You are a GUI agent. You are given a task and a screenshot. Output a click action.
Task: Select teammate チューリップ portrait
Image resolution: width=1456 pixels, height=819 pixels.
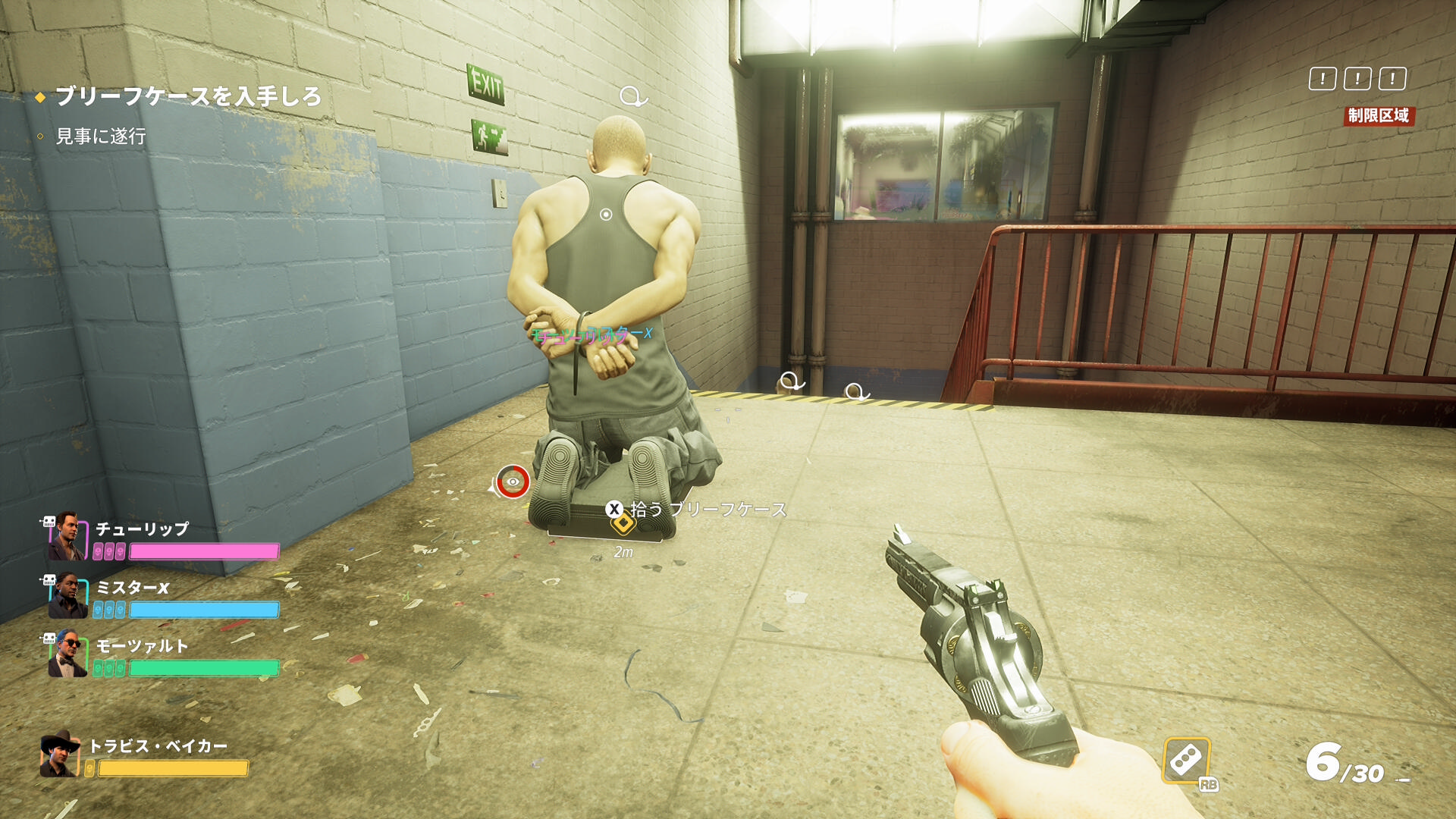tap(66, 535)
